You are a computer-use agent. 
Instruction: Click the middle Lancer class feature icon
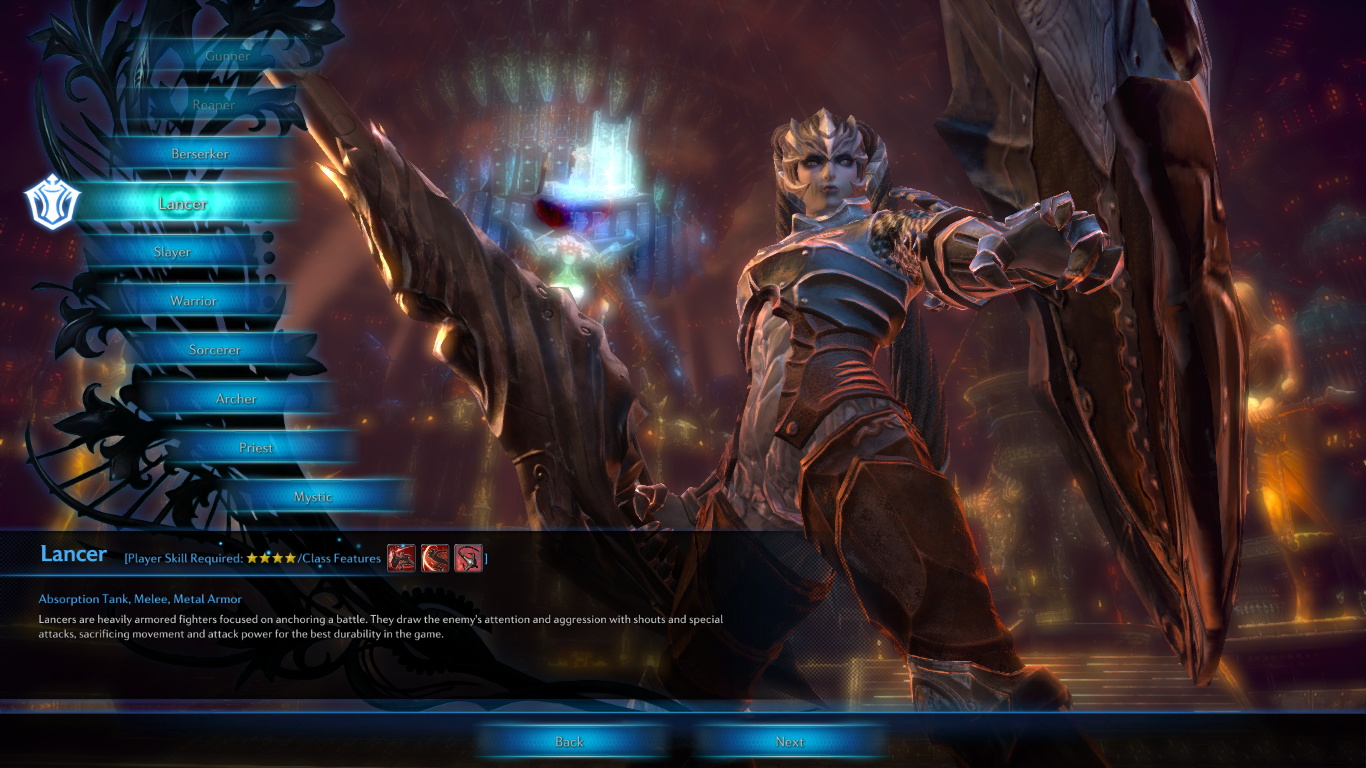[435, 558]
